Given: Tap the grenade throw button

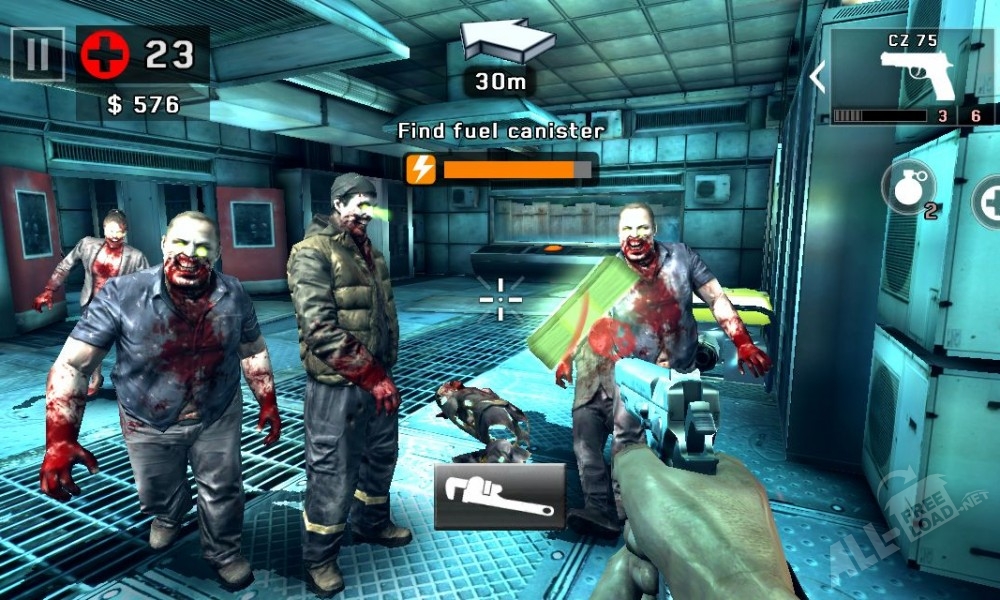Looking at the screenshot, I should point(906,188).
